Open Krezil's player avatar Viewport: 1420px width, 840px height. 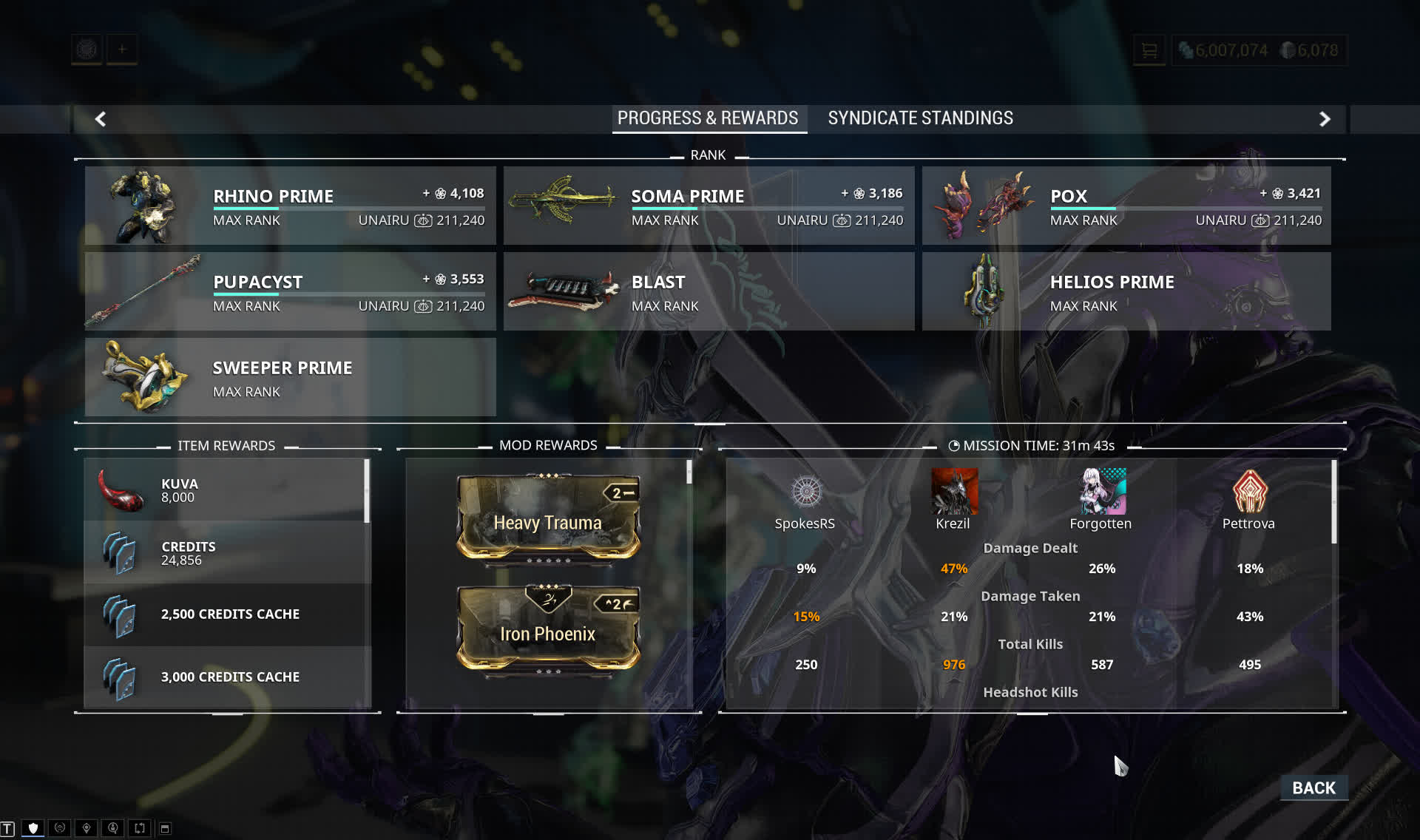tap(954, 491)
